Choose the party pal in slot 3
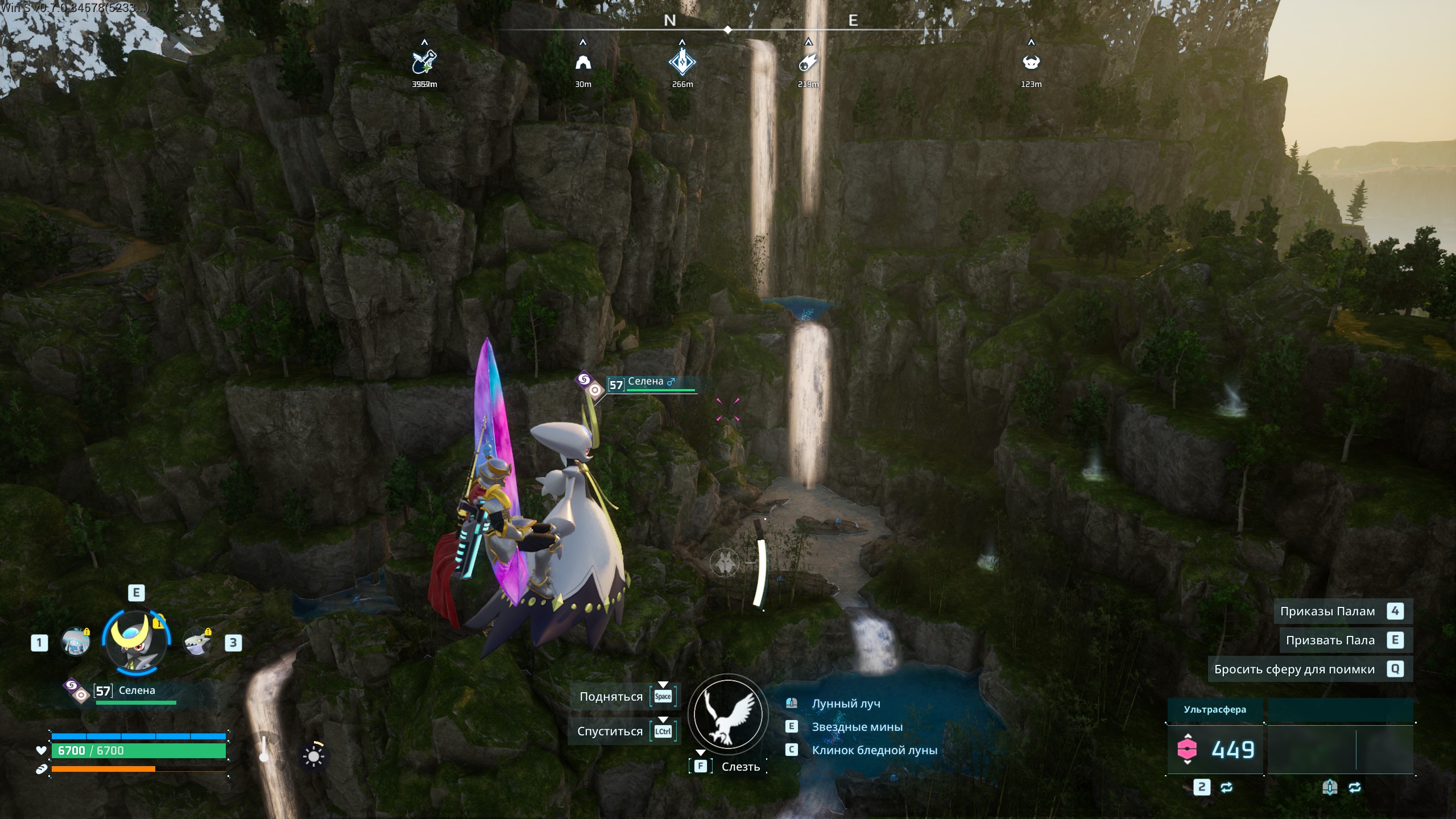 (197, 642)
